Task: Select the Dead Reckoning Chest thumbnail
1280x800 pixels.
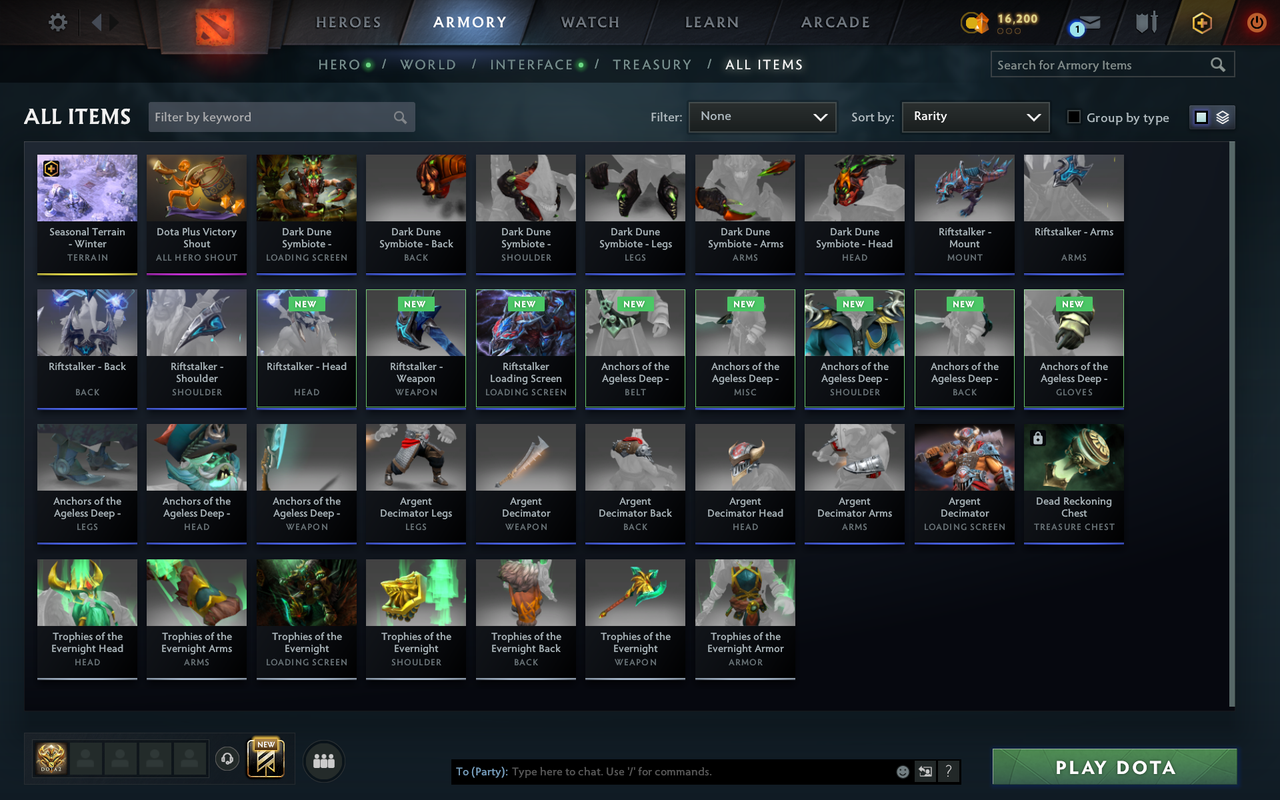Action: point(1073,483)
